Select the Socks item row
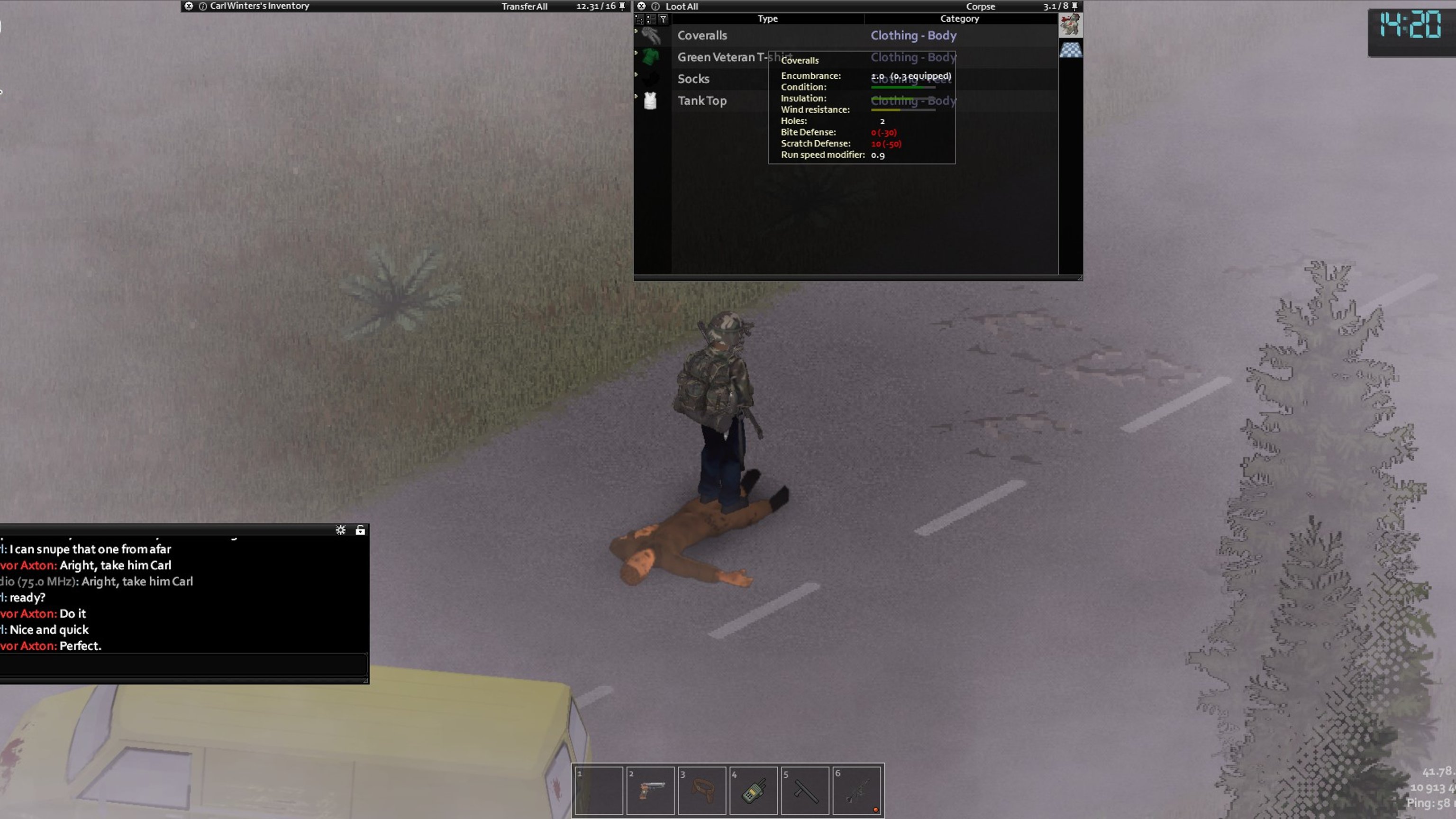Viewport: 1456px width, 819px height. (x=693, y=79)
